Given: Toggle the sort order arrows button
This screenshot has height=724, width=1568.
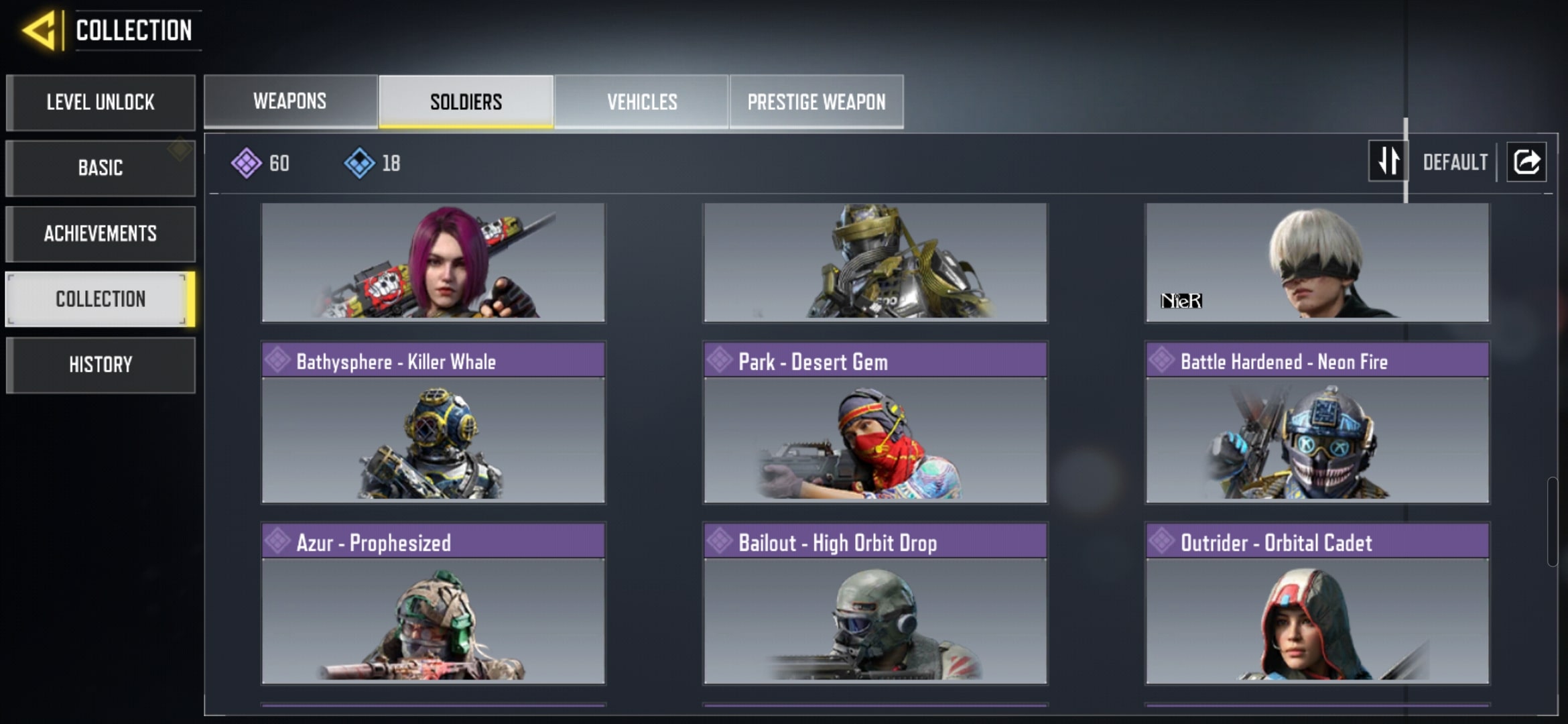Looking at the screenshot, I should coord(1388,162).
